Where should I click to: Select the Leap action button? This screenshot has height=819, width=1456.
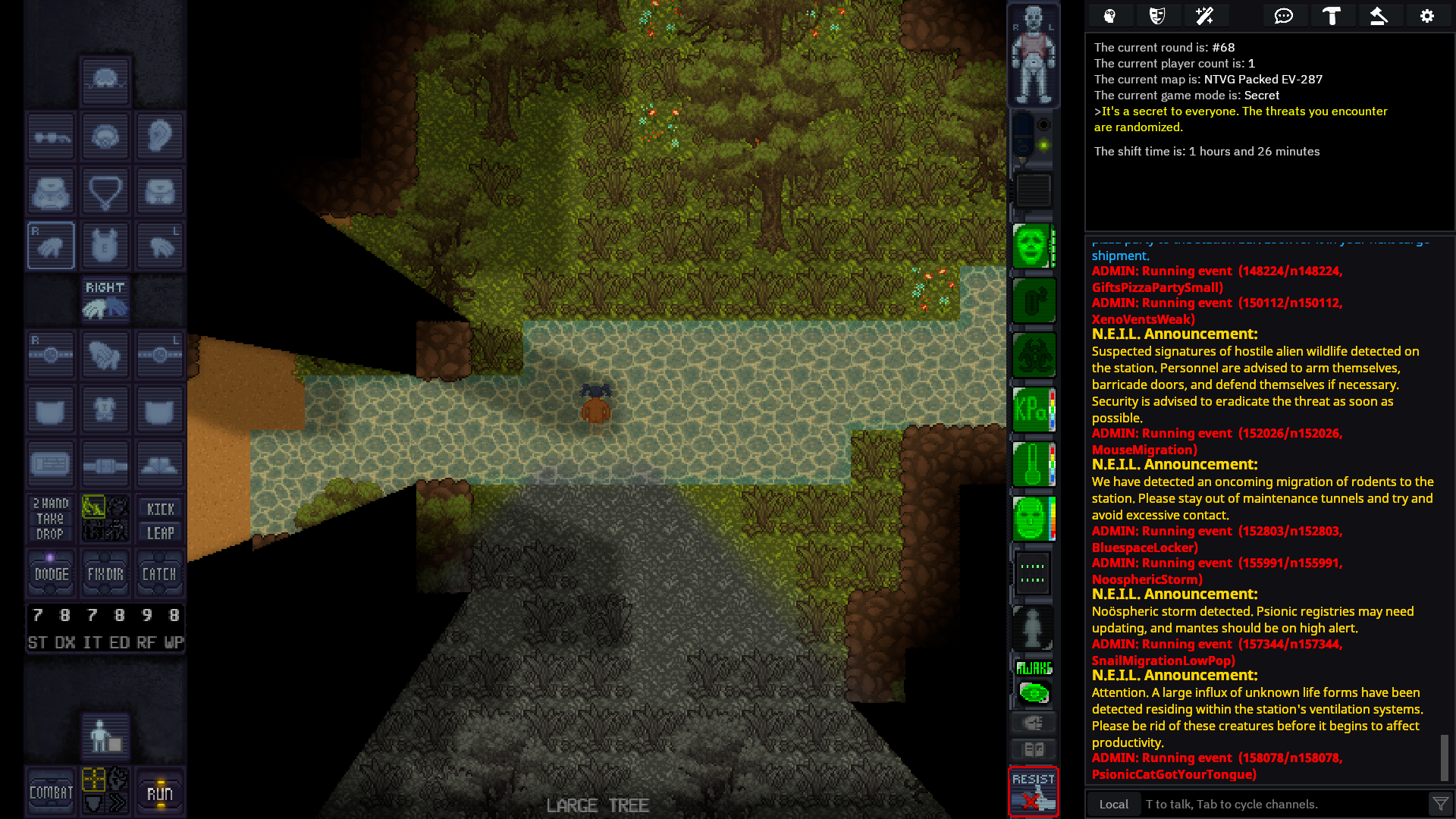pos(160,533)
